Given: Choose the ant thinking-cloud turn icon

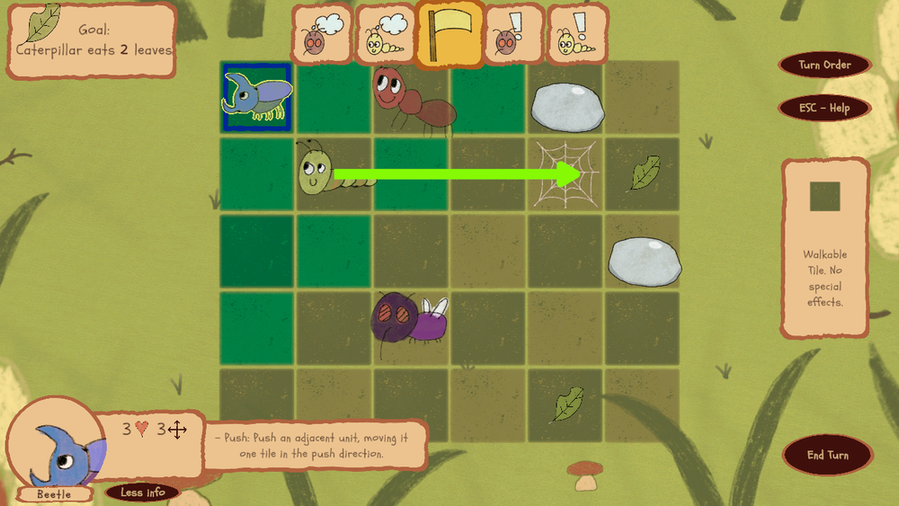Looking at the screenshot, I should pos(322,34).
